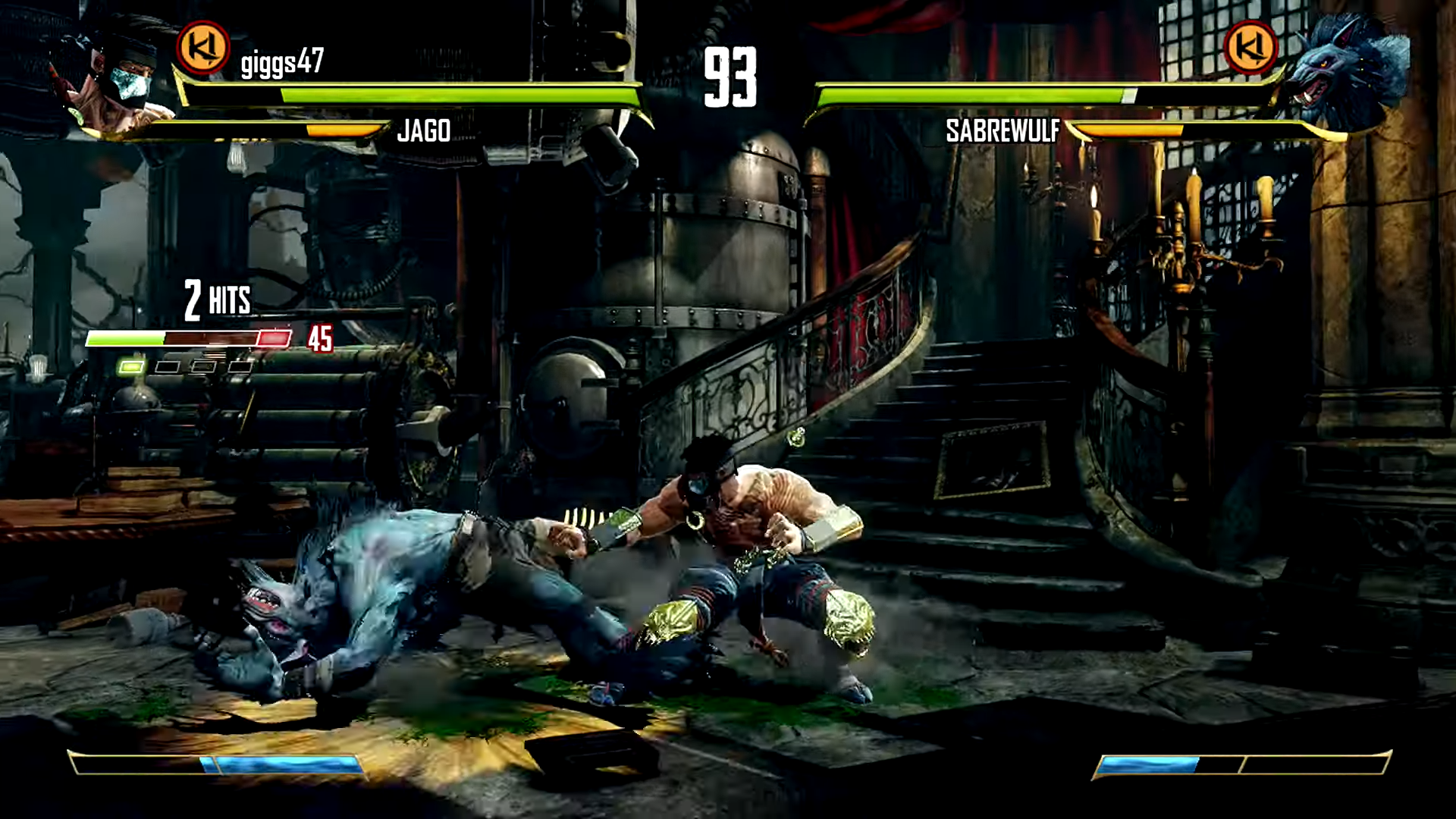Click the KI logo beside Sabrewulf's portrait

pyautogui.click(x=1251, y=49)
